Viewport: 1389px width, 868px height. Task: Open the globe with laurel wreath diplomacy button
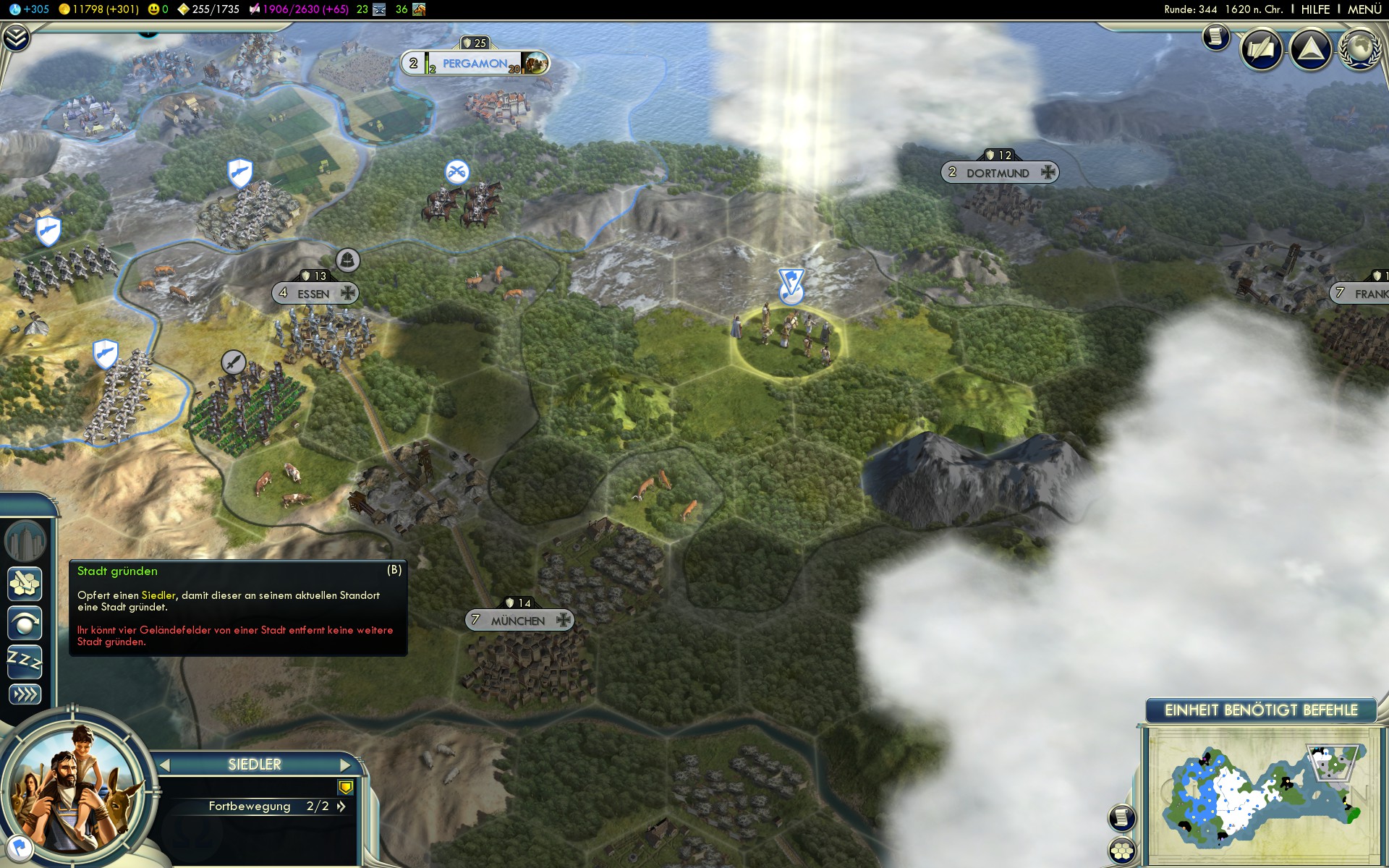[x=1359, y=49]
